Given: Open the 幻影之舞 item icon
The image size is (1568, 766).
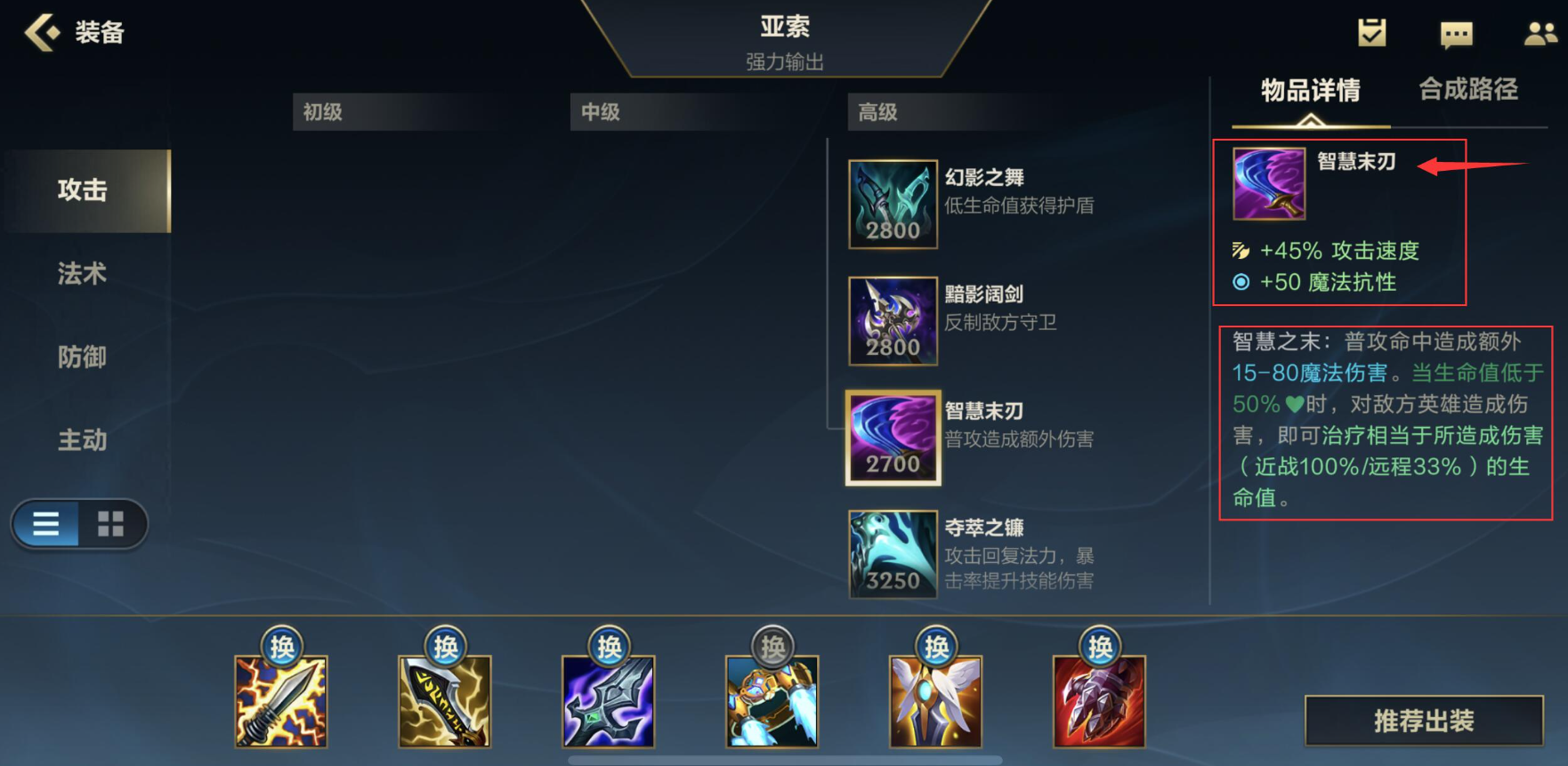Looking at the screenshot, I should click(893, 203).
